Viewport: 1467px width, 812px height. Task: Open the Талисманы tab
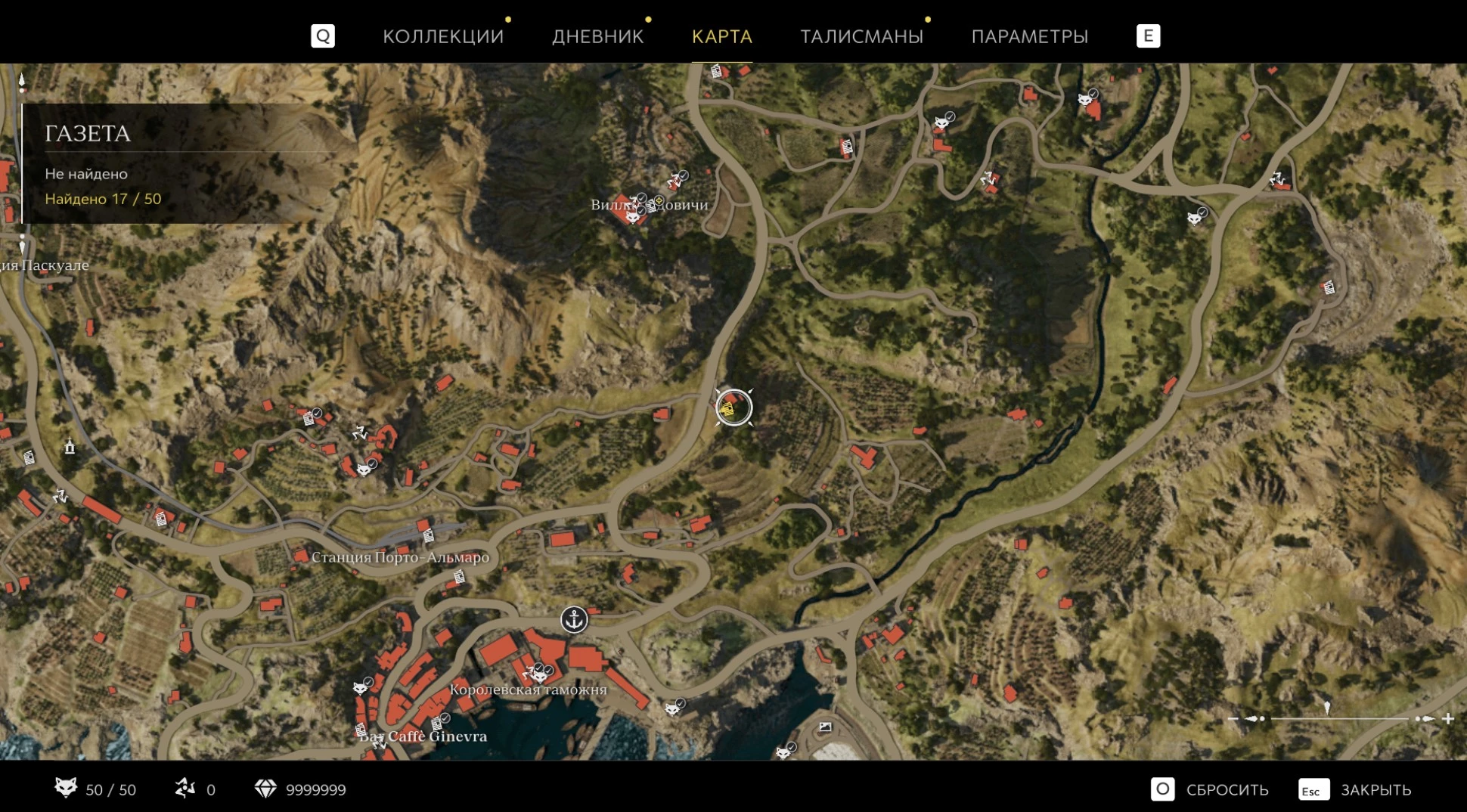[x=861, y=36]
